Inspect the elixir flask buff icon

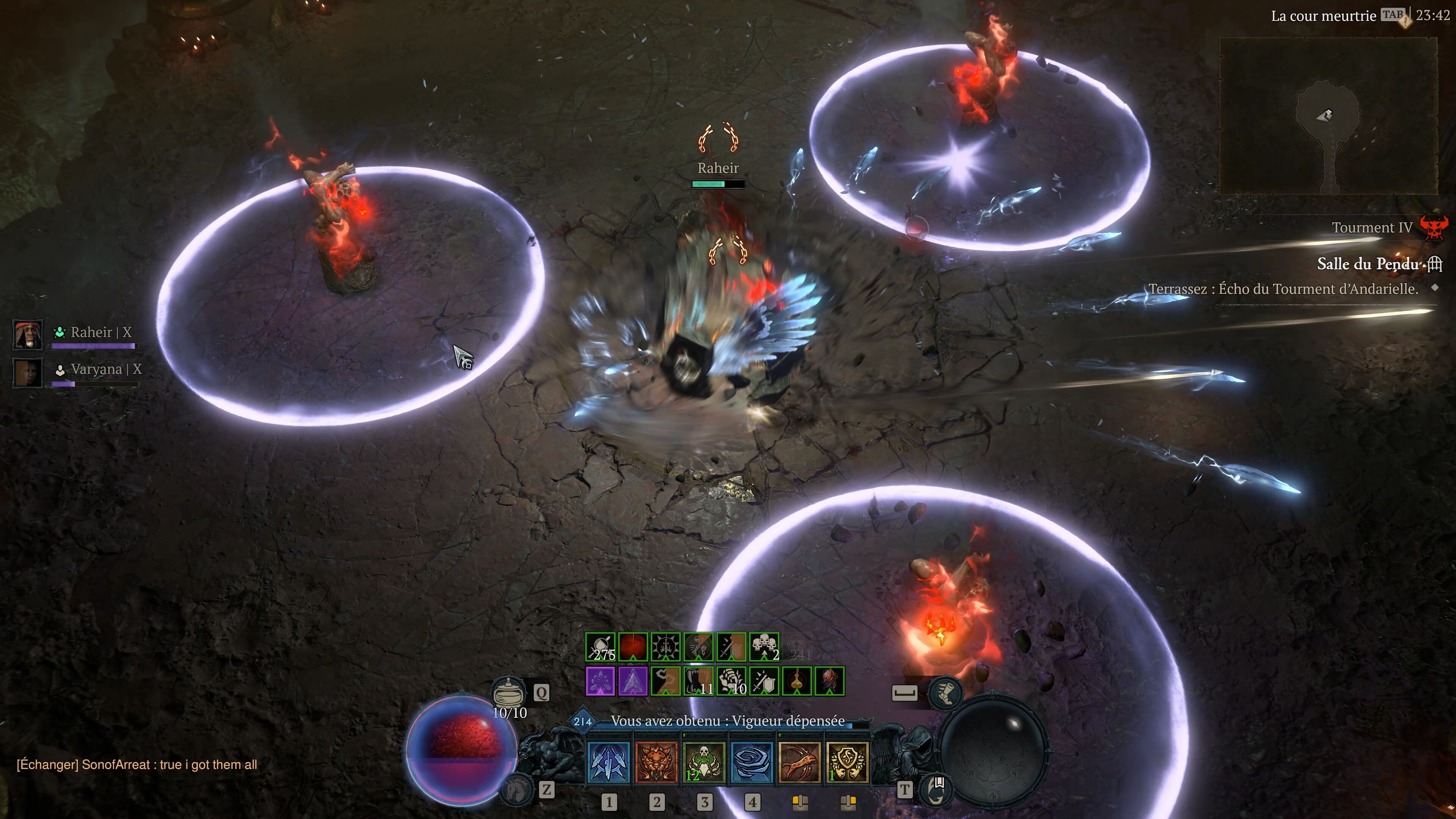click(796, 681)
